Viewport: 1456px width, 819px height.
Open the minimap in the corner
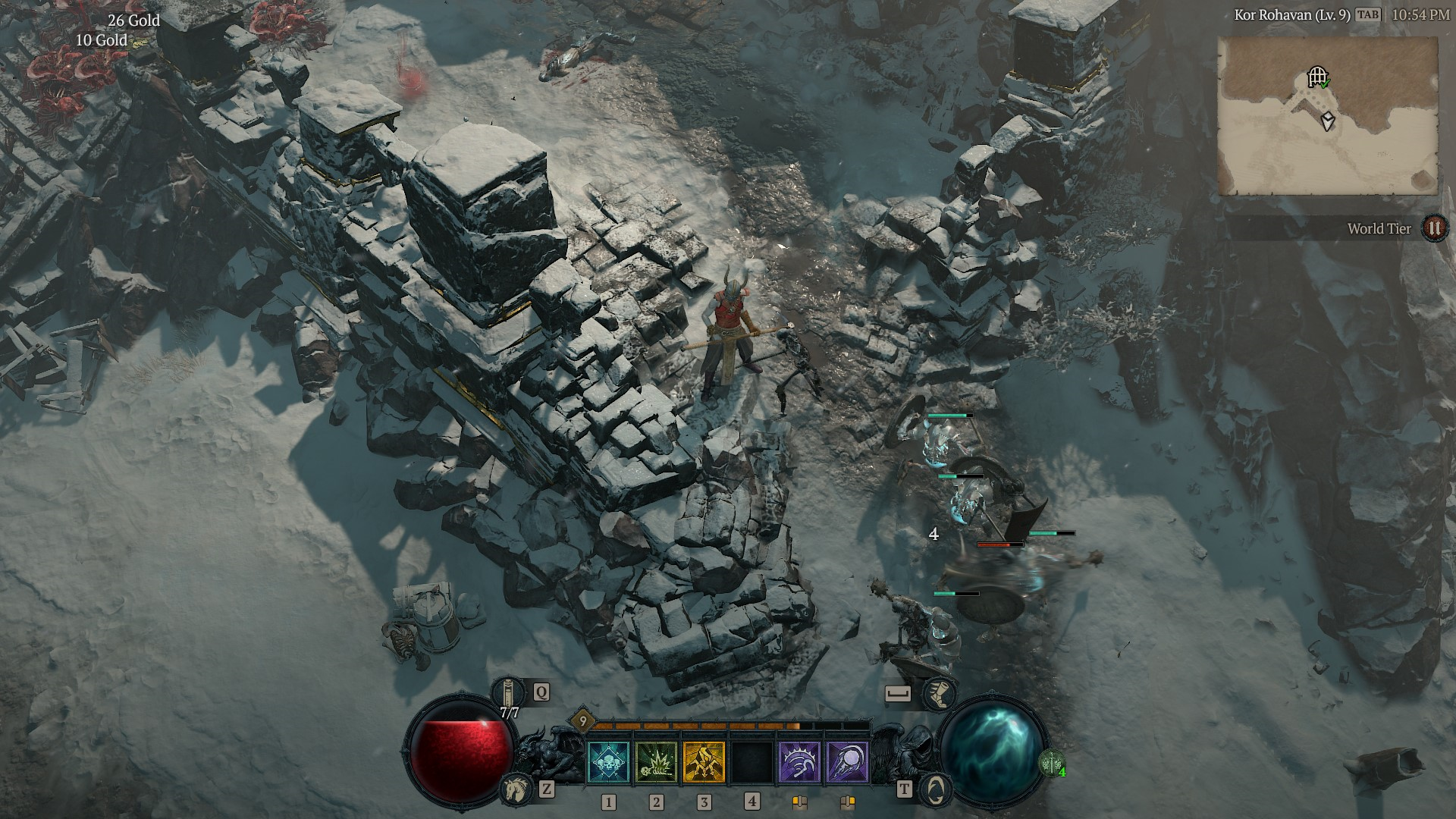coord(1327,116)
